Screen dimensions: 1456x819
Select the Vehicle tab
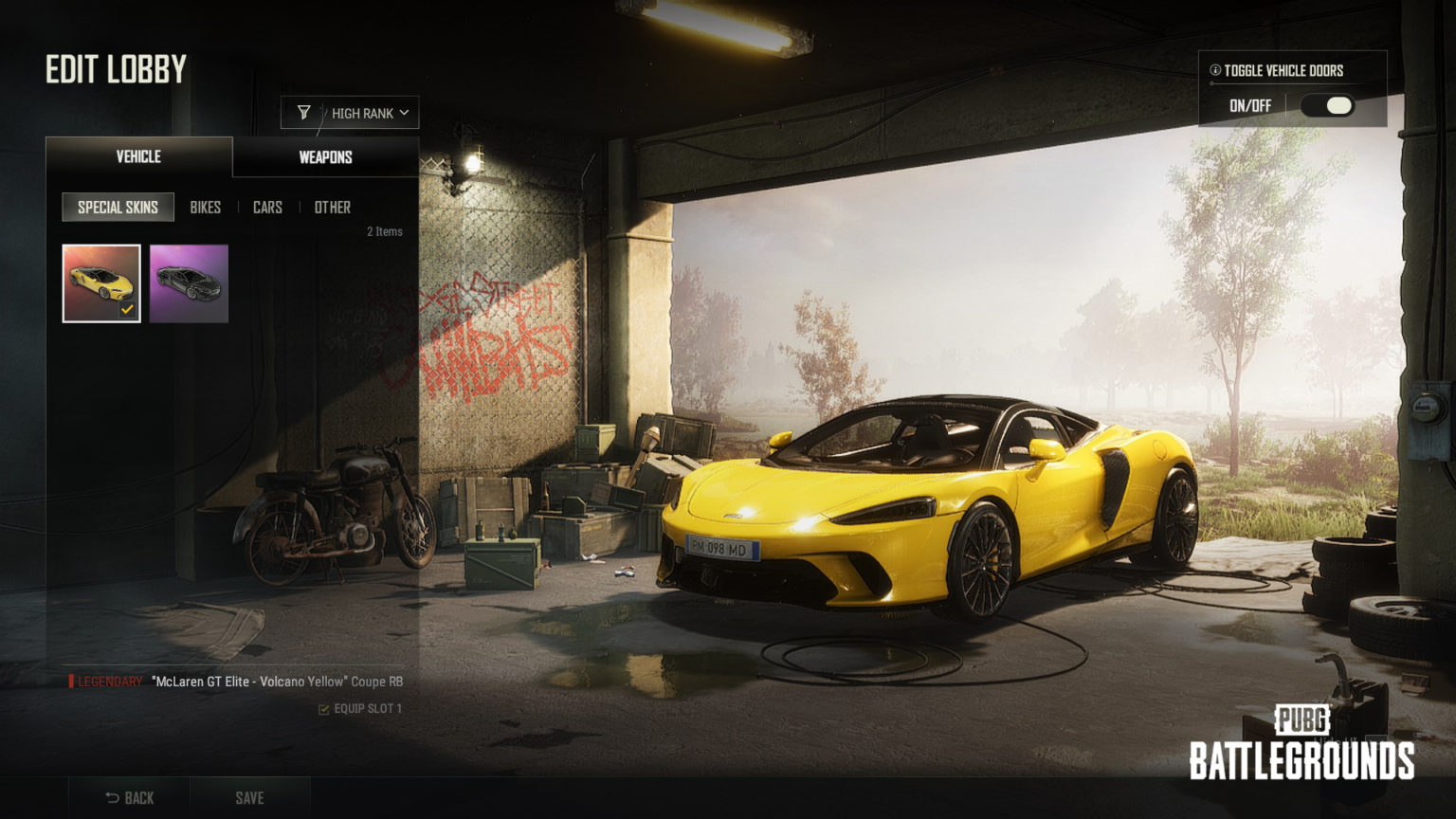point(138,156)
